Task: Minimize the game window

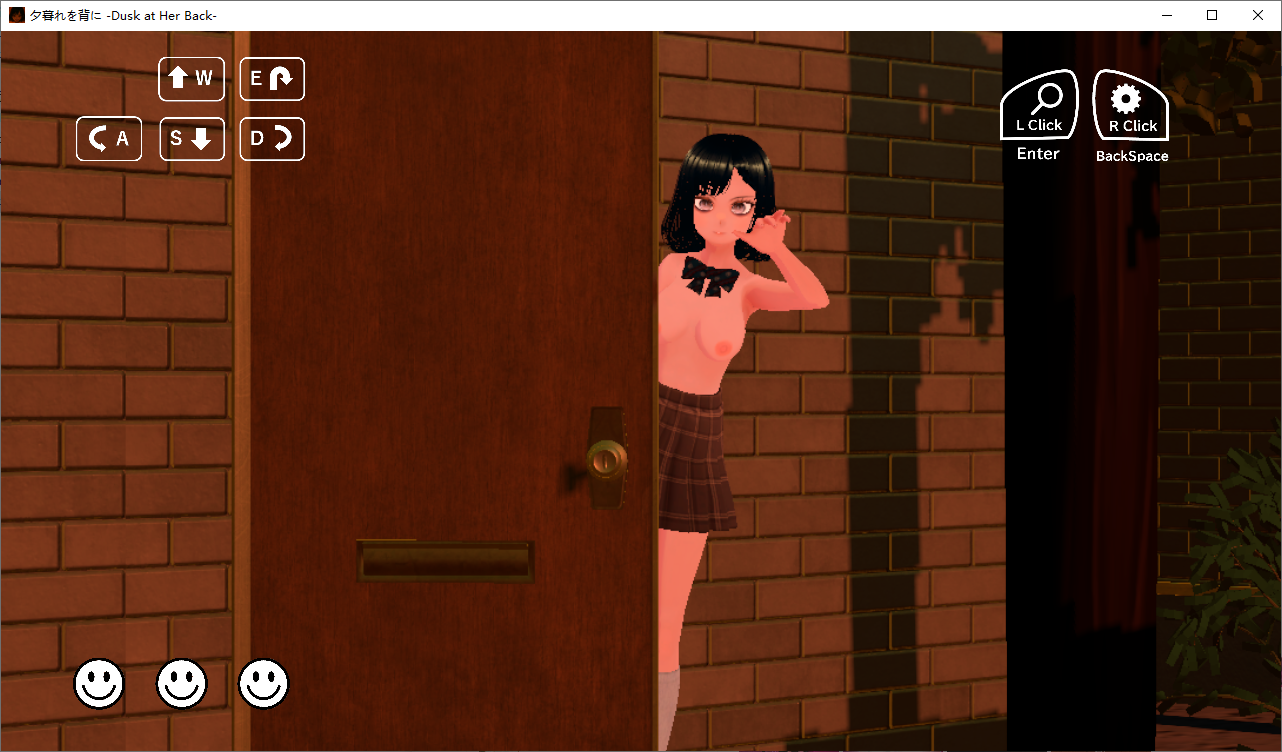Action: pos(1166,15)
